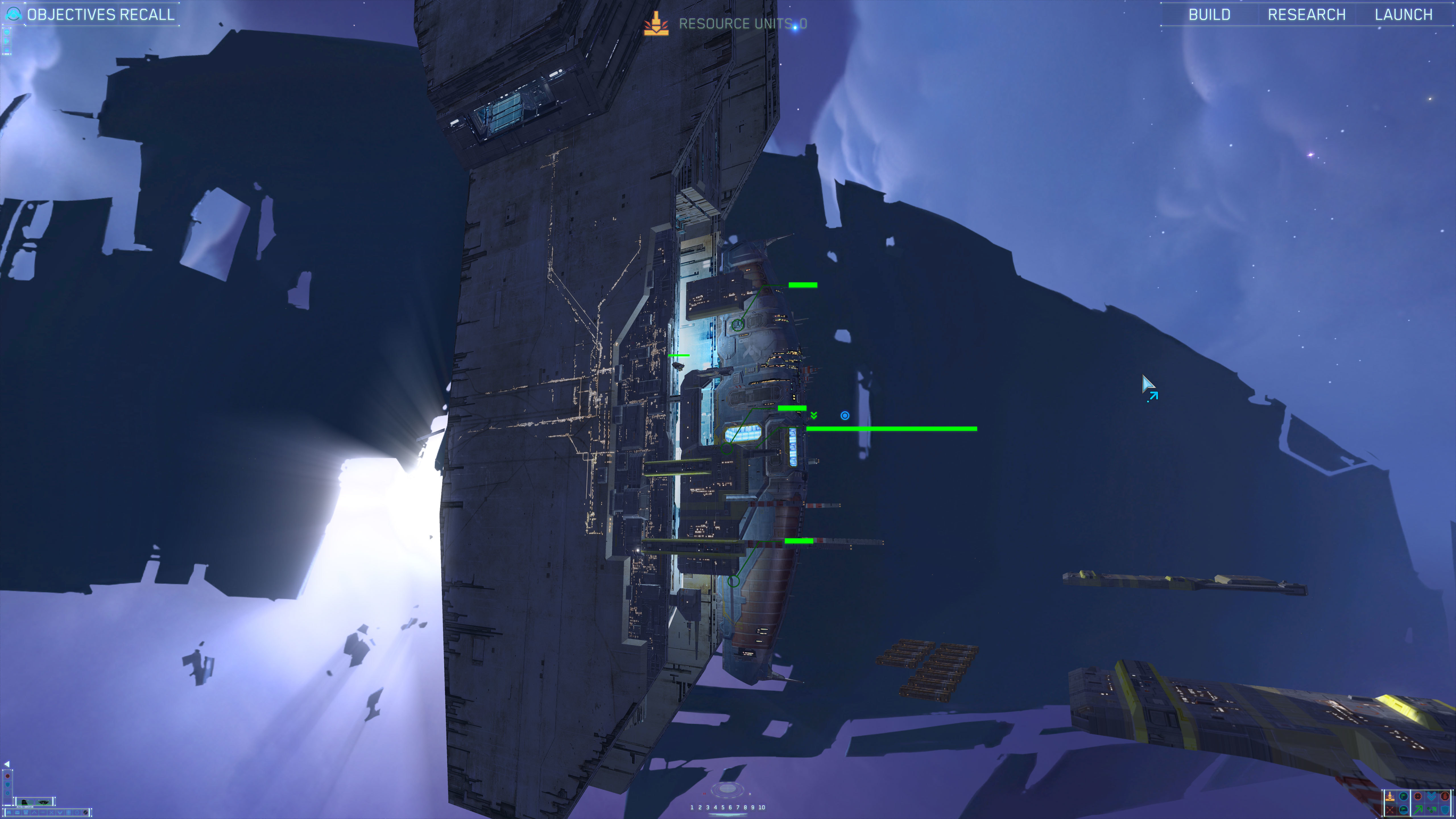This screenshot has height=819, width=1456.
Task: Set the blue shield stance in left column
Action: pyautogui.click(x=8, y=785)
